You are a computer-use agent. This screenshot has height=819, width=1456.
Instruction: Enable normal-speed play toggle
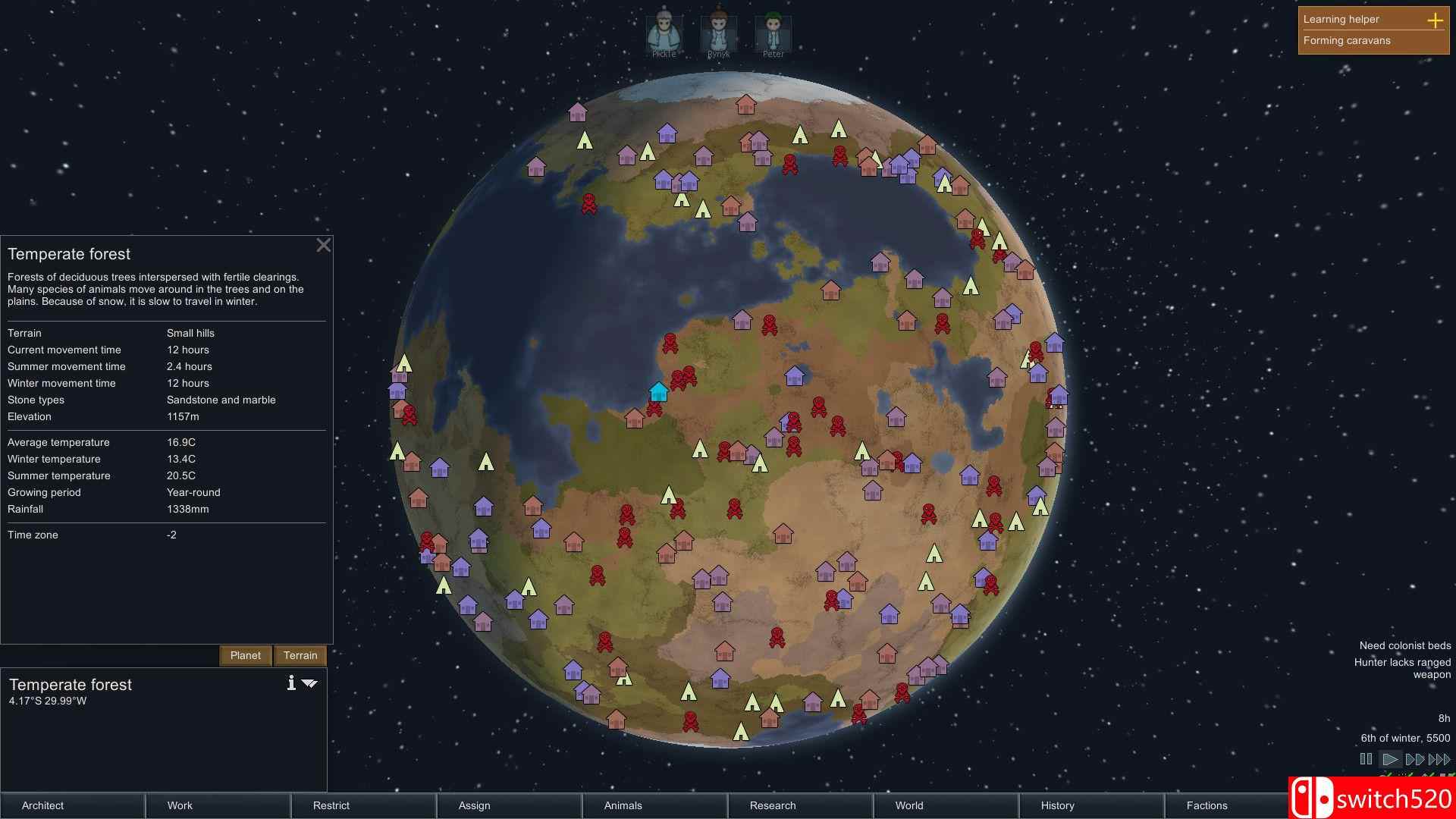tap(1391, 758)
